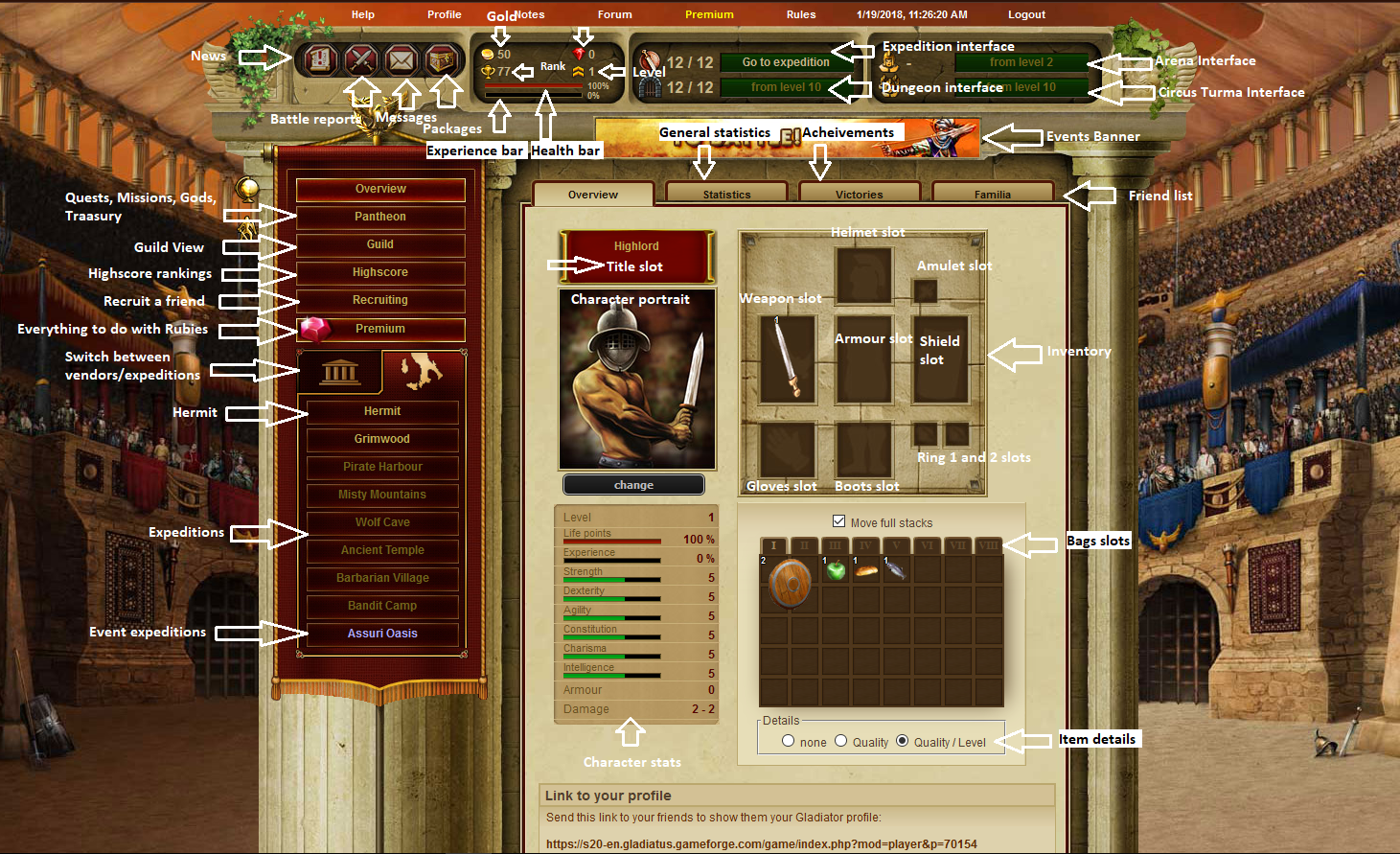Select the wooden shield in bag
The height and width of the screenshot is (854, 1400).
789,583
